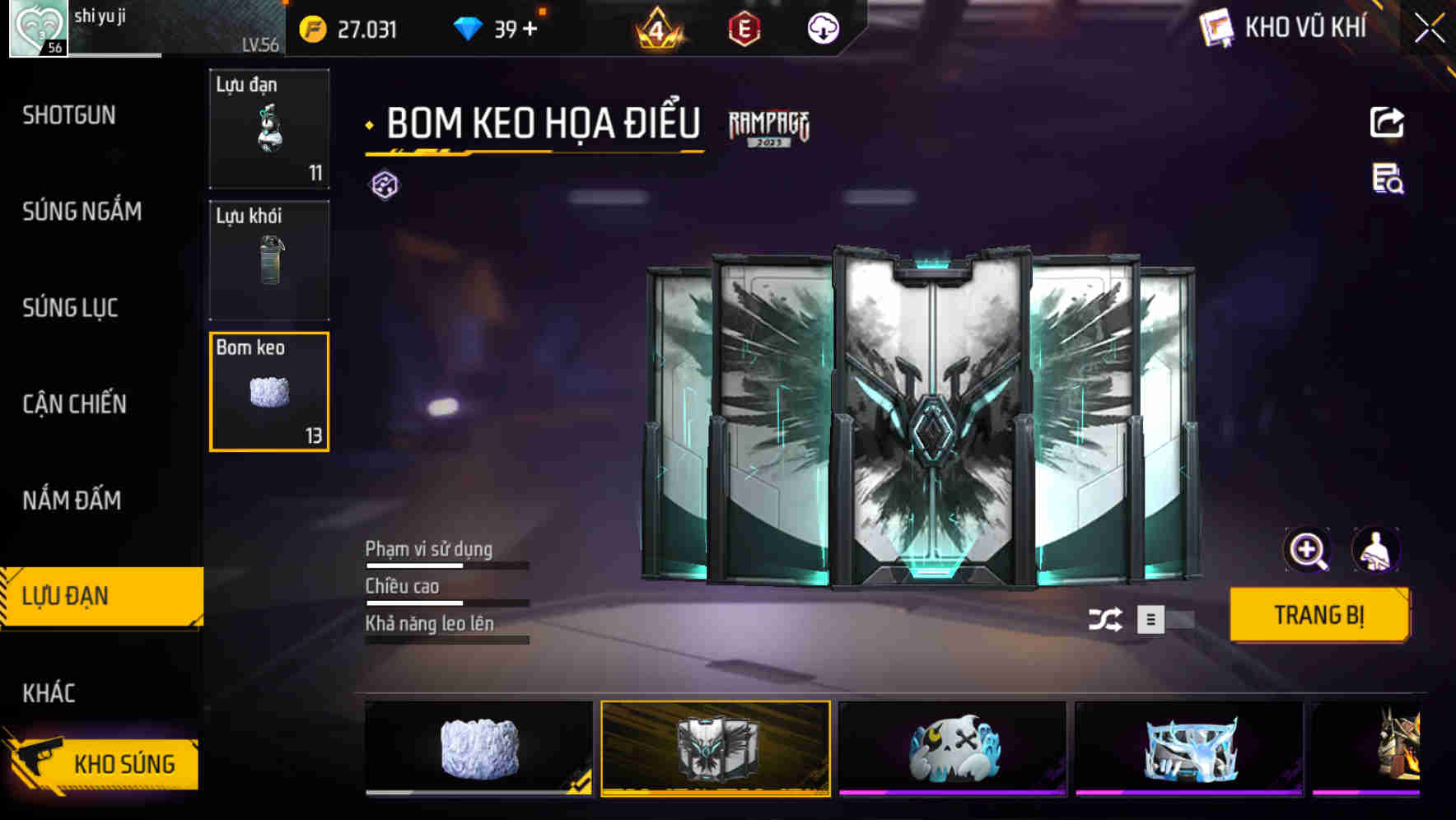Click the cloud download icon in the top bar
The height and width of the screenshot is (820, 1456).
[823, 30]
